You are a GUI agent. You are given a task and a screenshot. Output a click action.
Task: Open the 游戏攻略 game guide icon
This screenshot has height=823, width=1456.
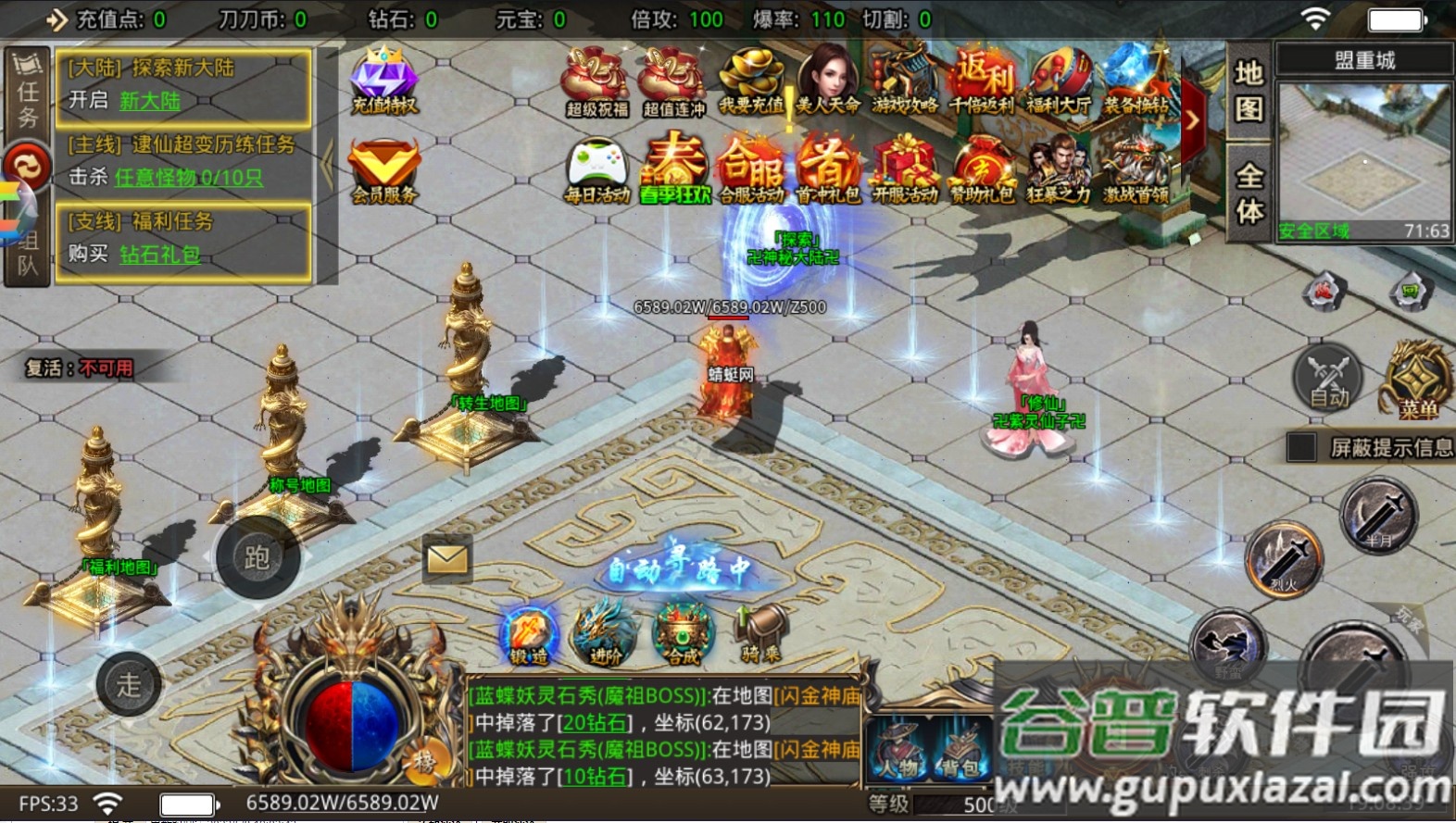[905, 81]
